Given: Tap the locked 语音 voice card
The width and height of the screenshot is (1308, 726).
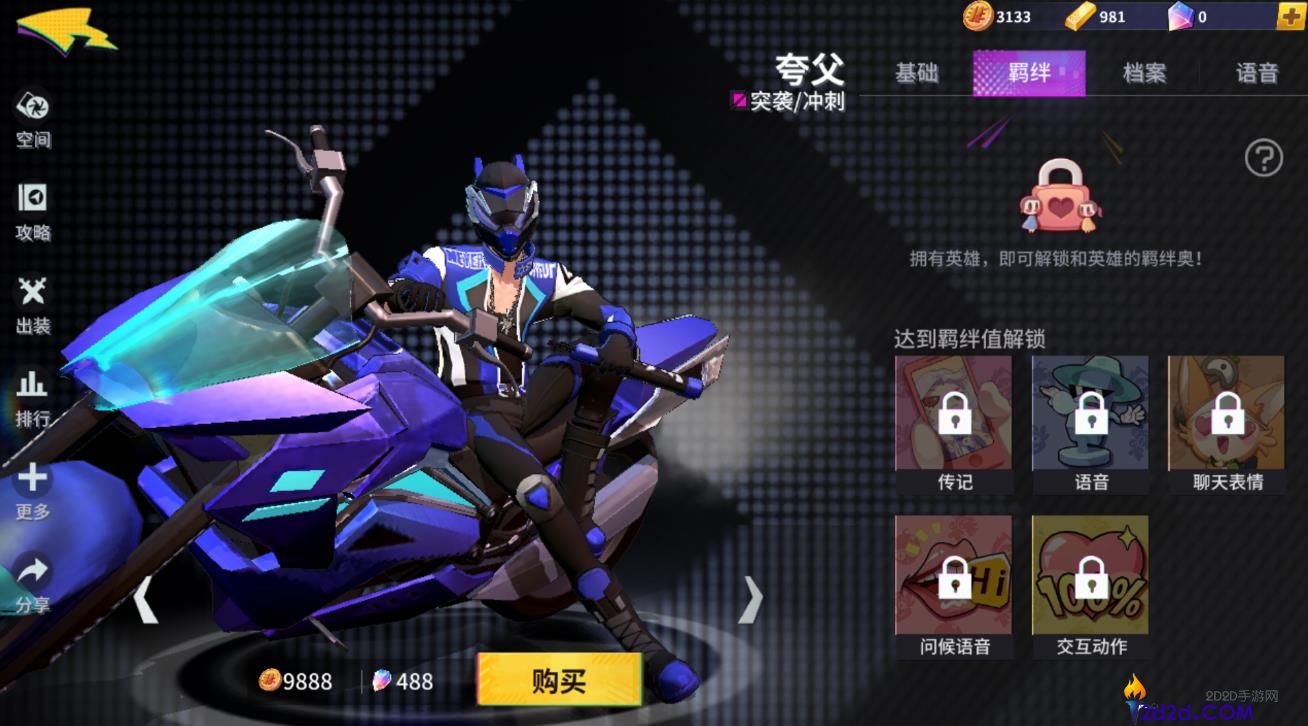Looking at the screenshot, I should pos(1089,415).
